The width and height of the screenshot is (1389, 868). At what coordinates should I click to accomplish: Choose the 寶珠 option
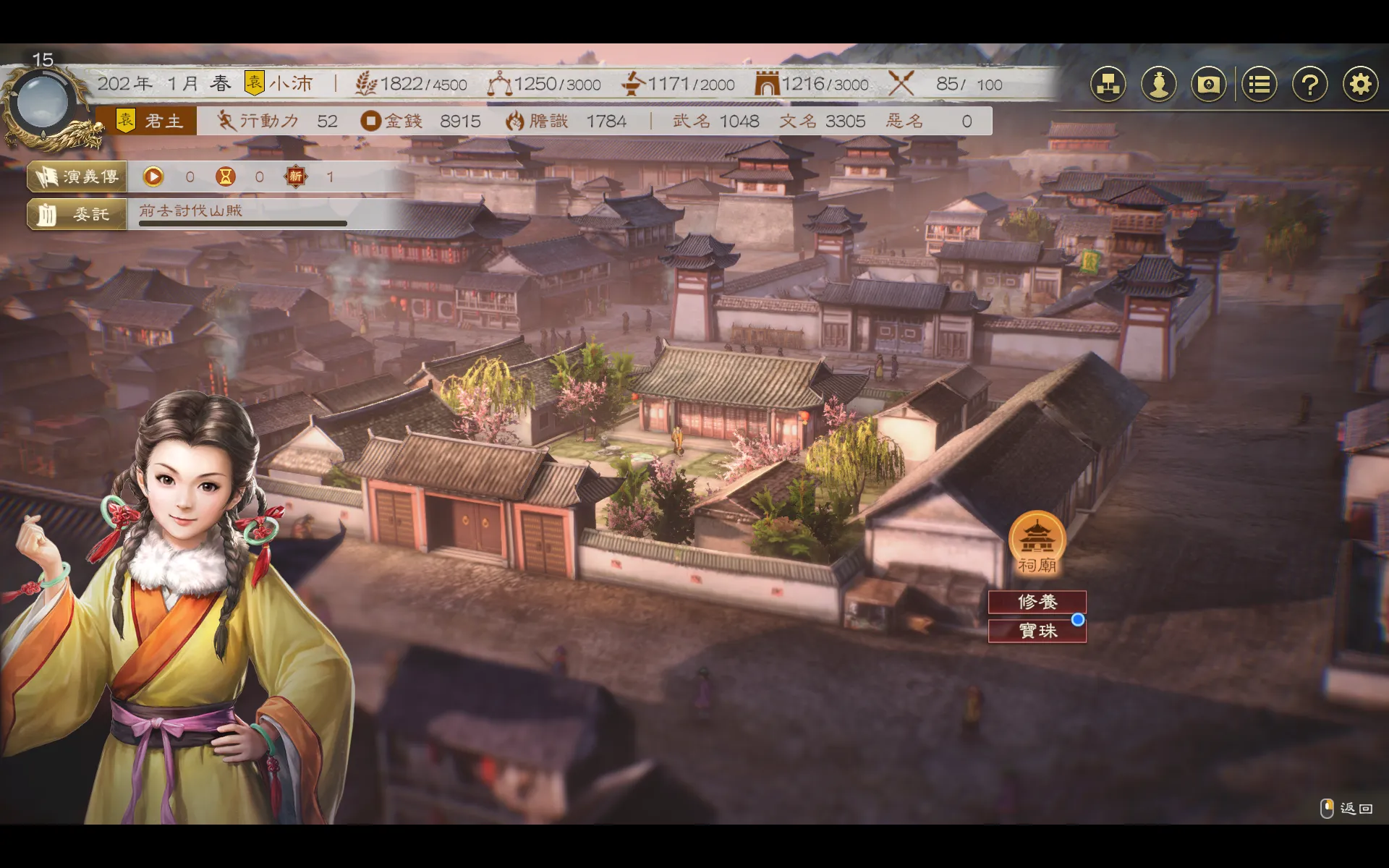tap(1037, 631)
